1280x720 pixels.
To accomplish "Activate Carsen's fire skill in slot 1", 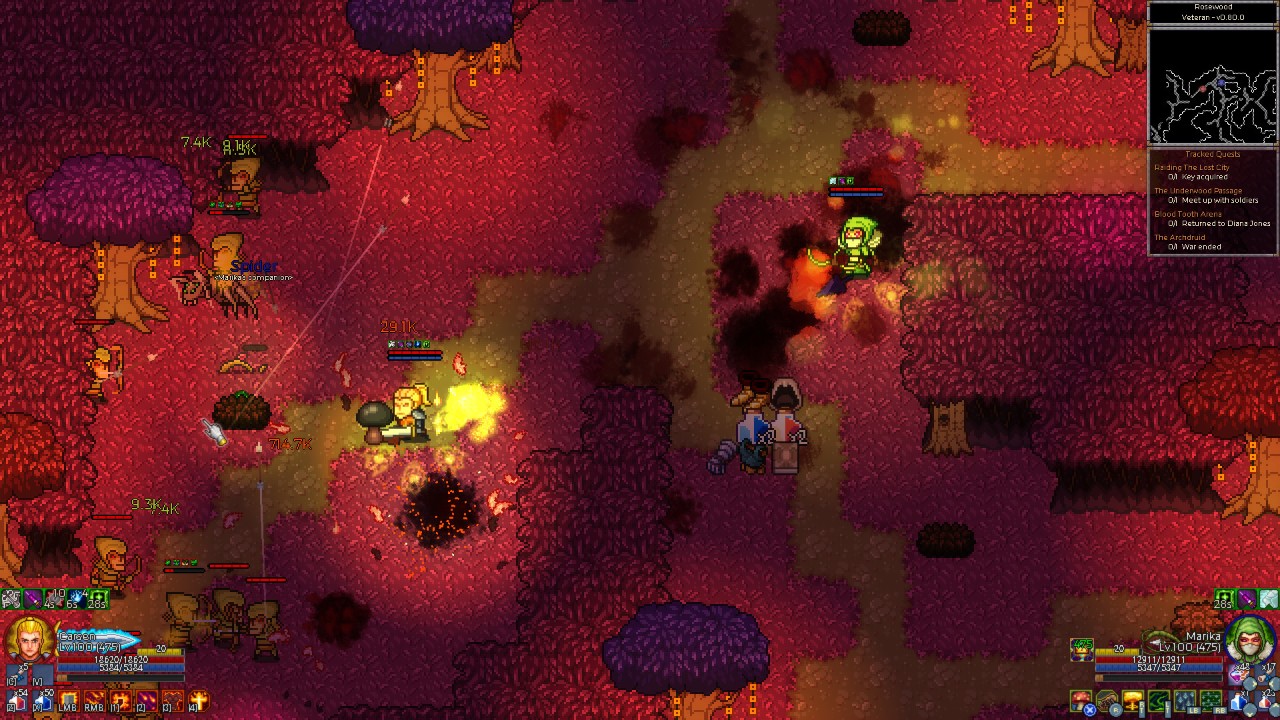I will pos(121,700).
